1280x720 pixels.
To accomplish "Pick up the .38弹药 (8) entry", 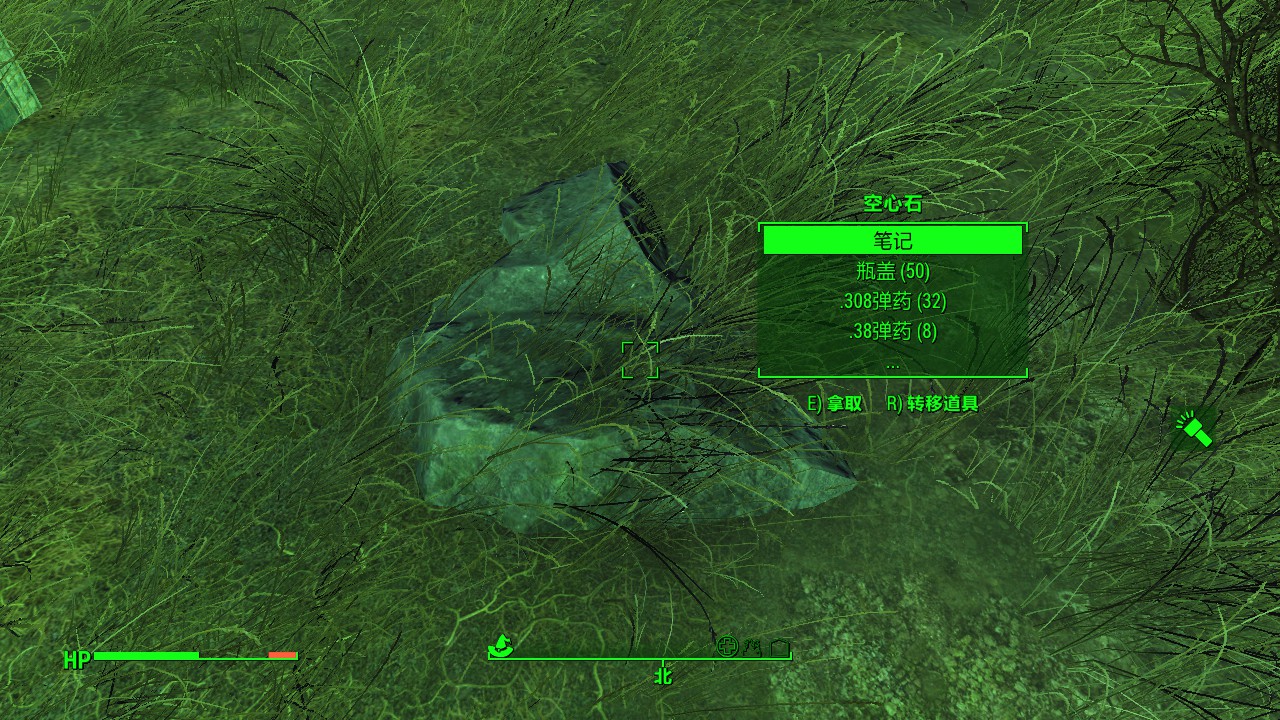I will click(x=892, y=331).
